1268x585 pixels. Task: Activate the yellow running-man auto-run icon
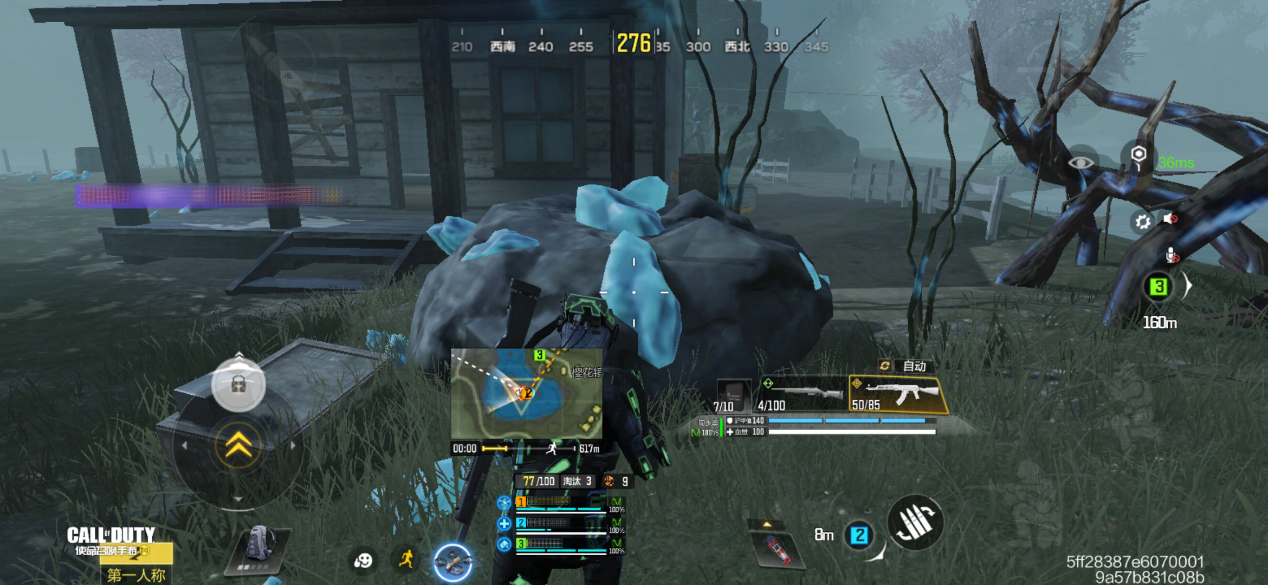click(405, 560)
